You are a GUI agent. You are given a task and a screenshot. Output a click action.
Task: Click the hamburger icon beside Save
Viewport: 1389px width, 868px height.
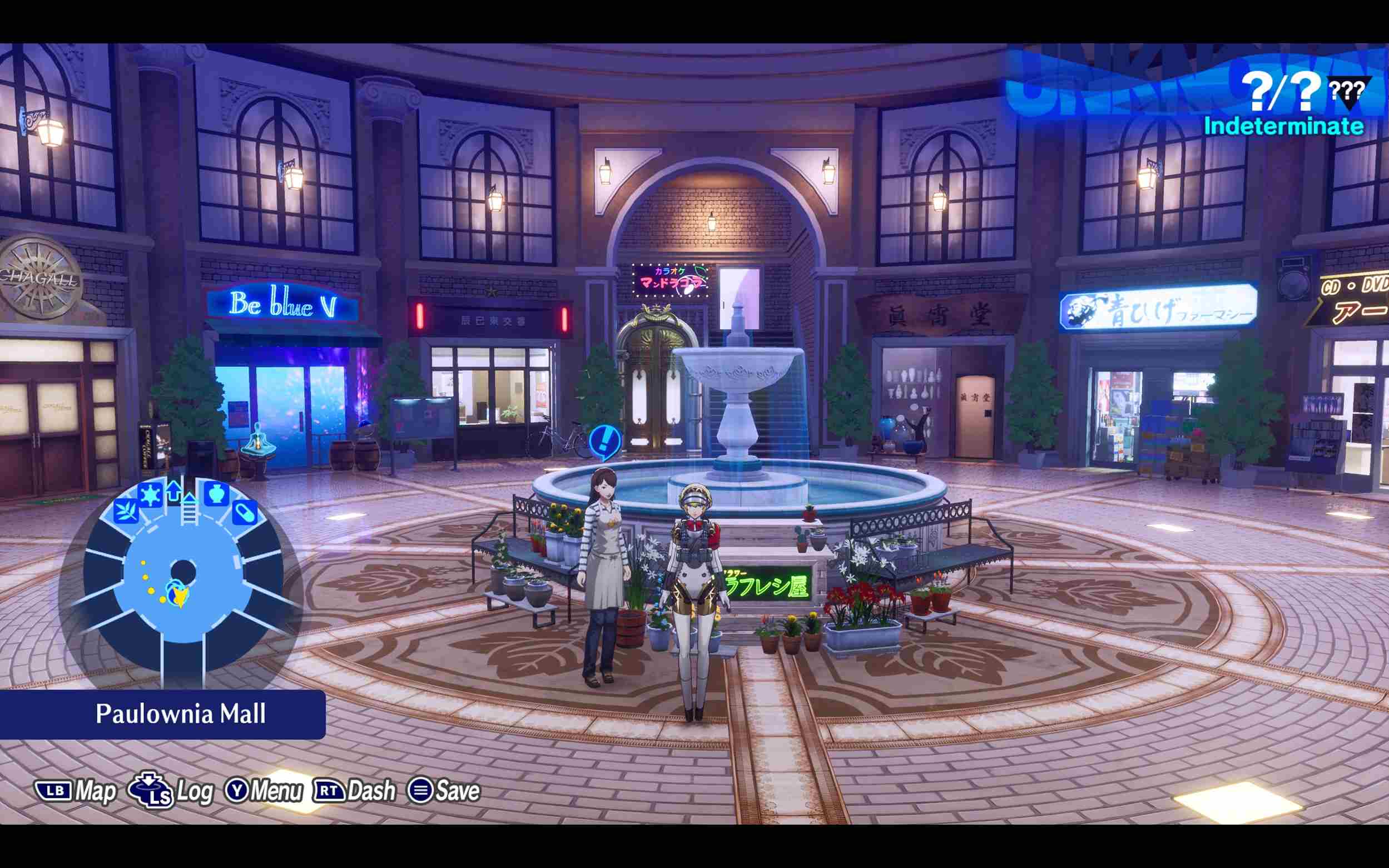tap(424, 791)
